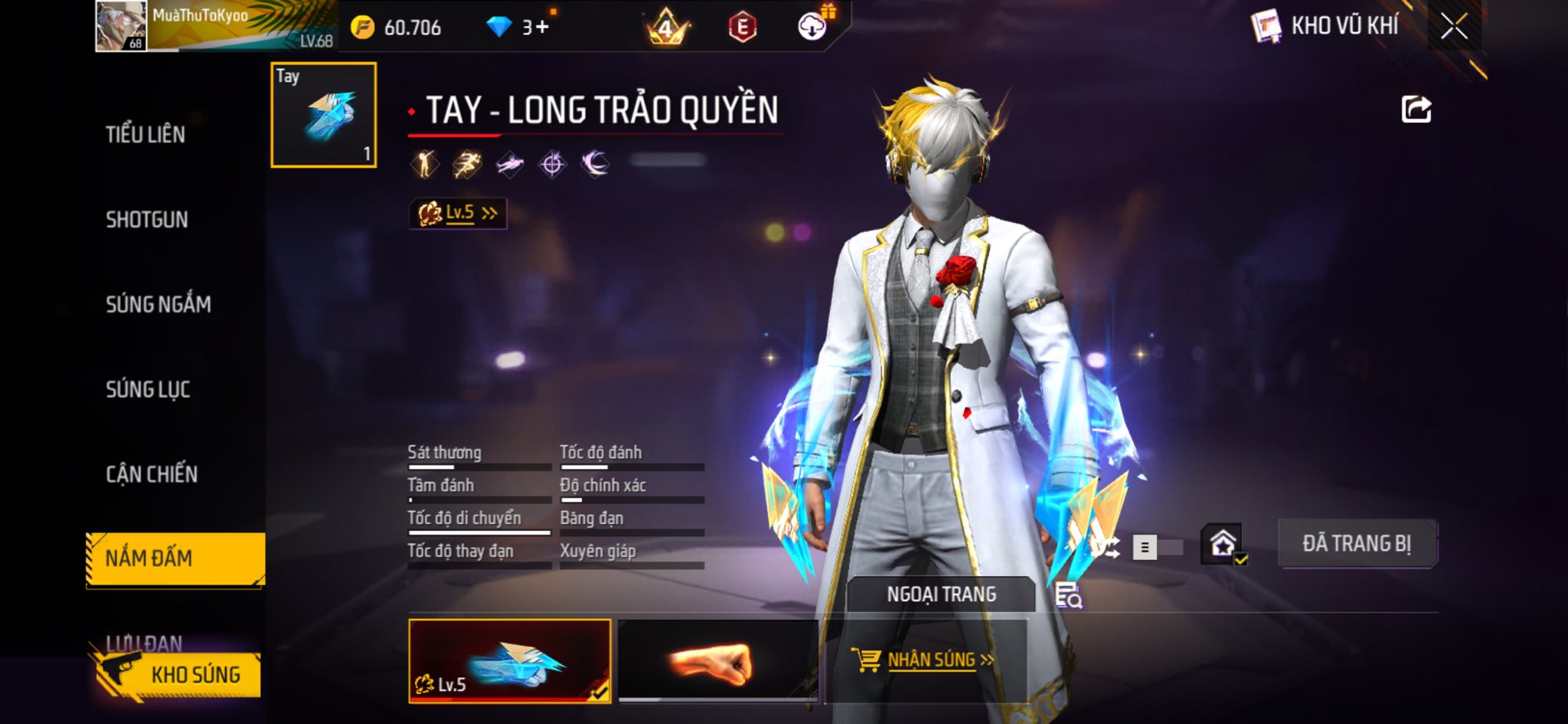
Task: Select the Long Trảo Quyền Lv.5 skin thumbnail
Action: coord(509,660)
